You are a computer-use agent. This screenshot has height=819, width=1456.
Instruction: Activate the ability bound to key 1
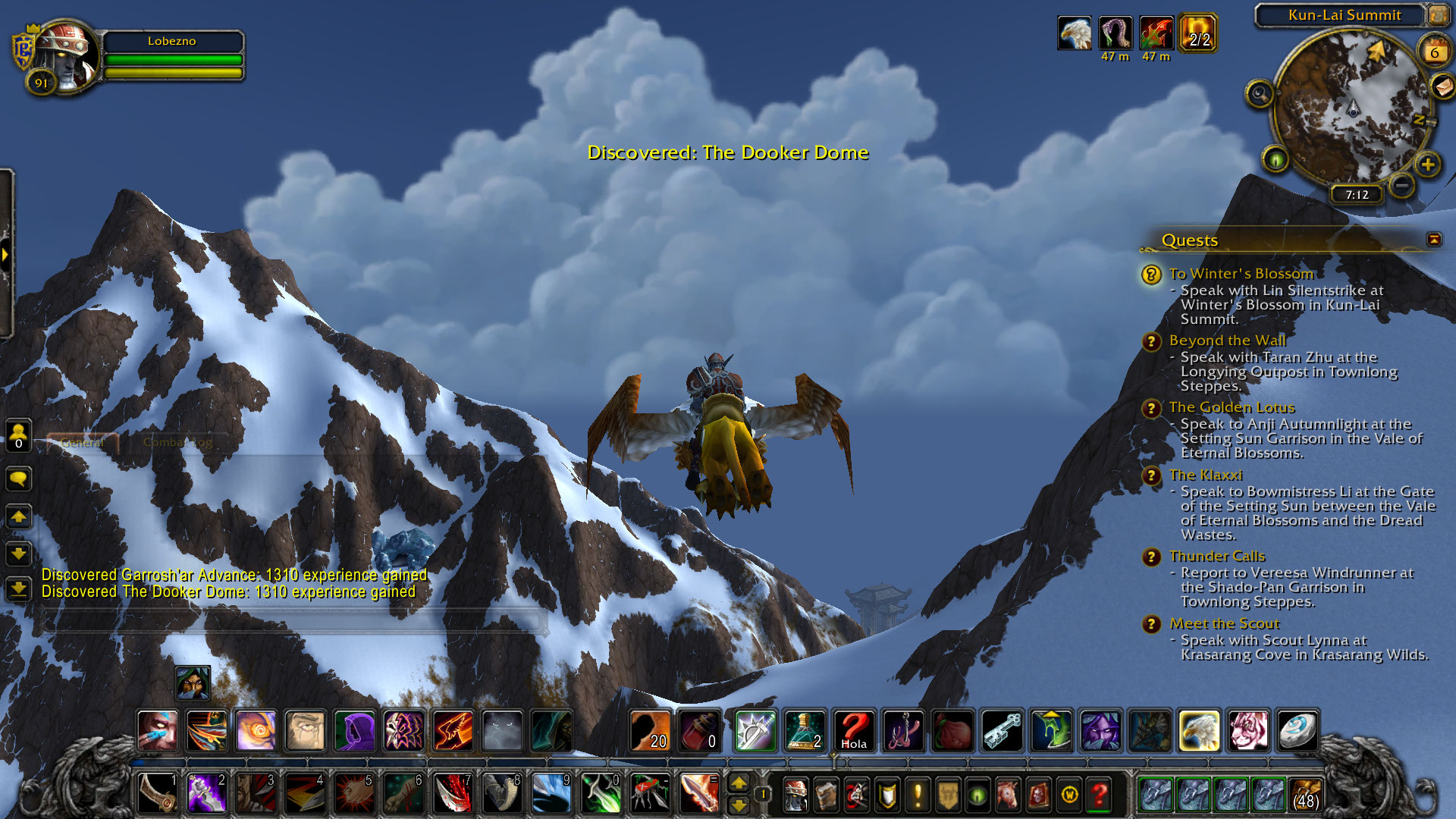coord(158,793)
